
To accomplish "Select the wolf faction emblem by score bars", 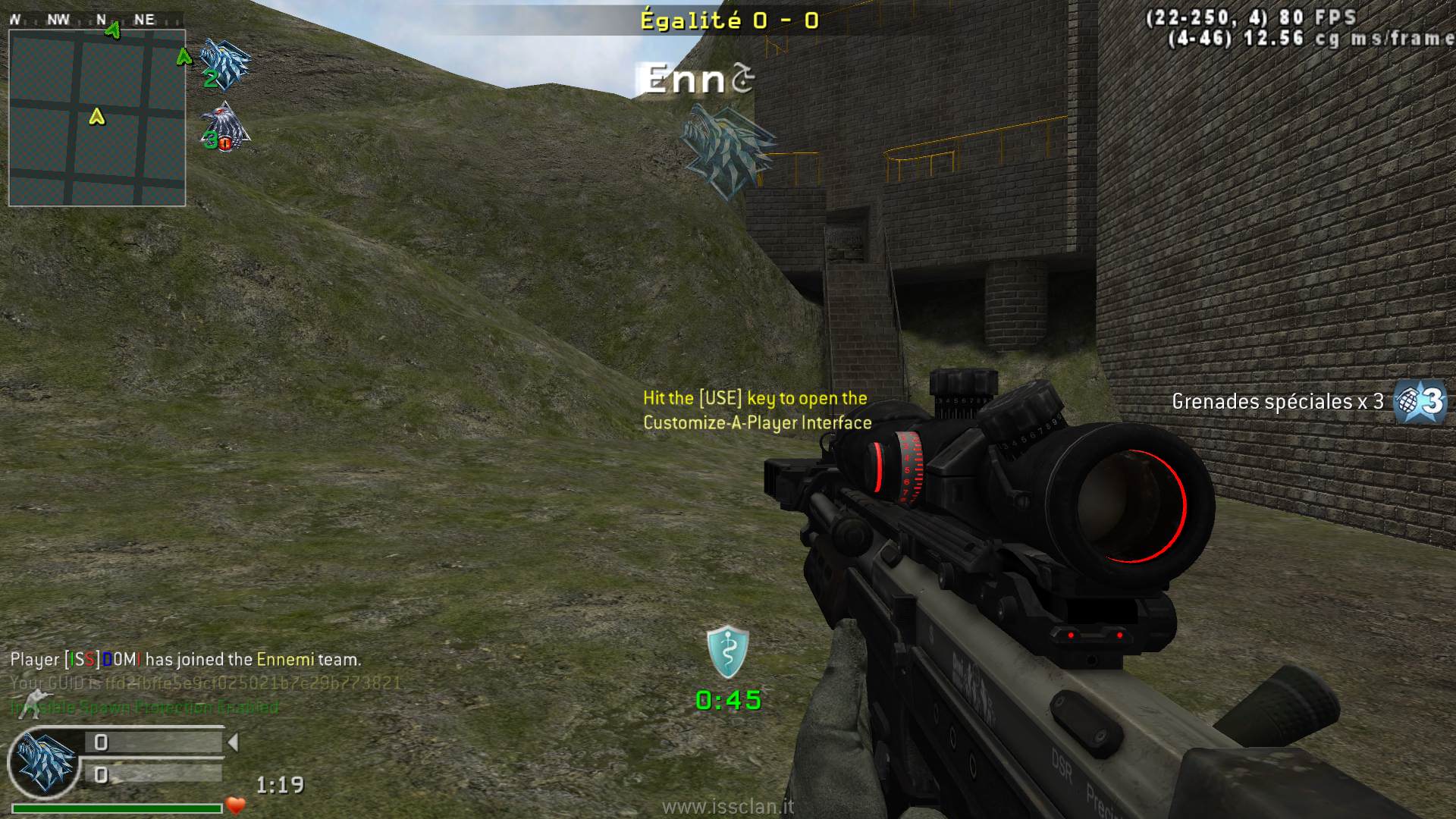I will click(x=45, y=763).
